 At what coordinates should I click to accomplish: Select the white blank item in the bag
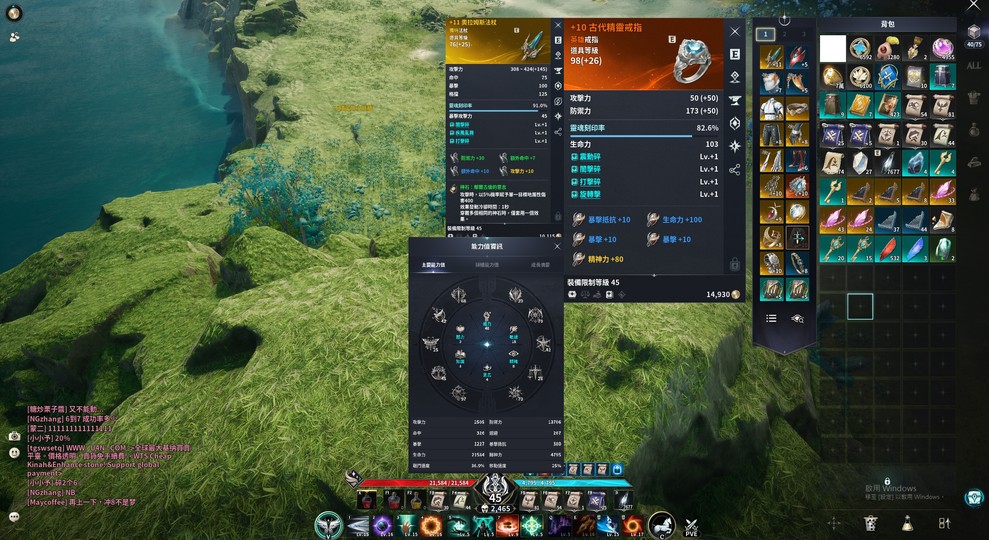pyautogui.click(x=833, y=48)
